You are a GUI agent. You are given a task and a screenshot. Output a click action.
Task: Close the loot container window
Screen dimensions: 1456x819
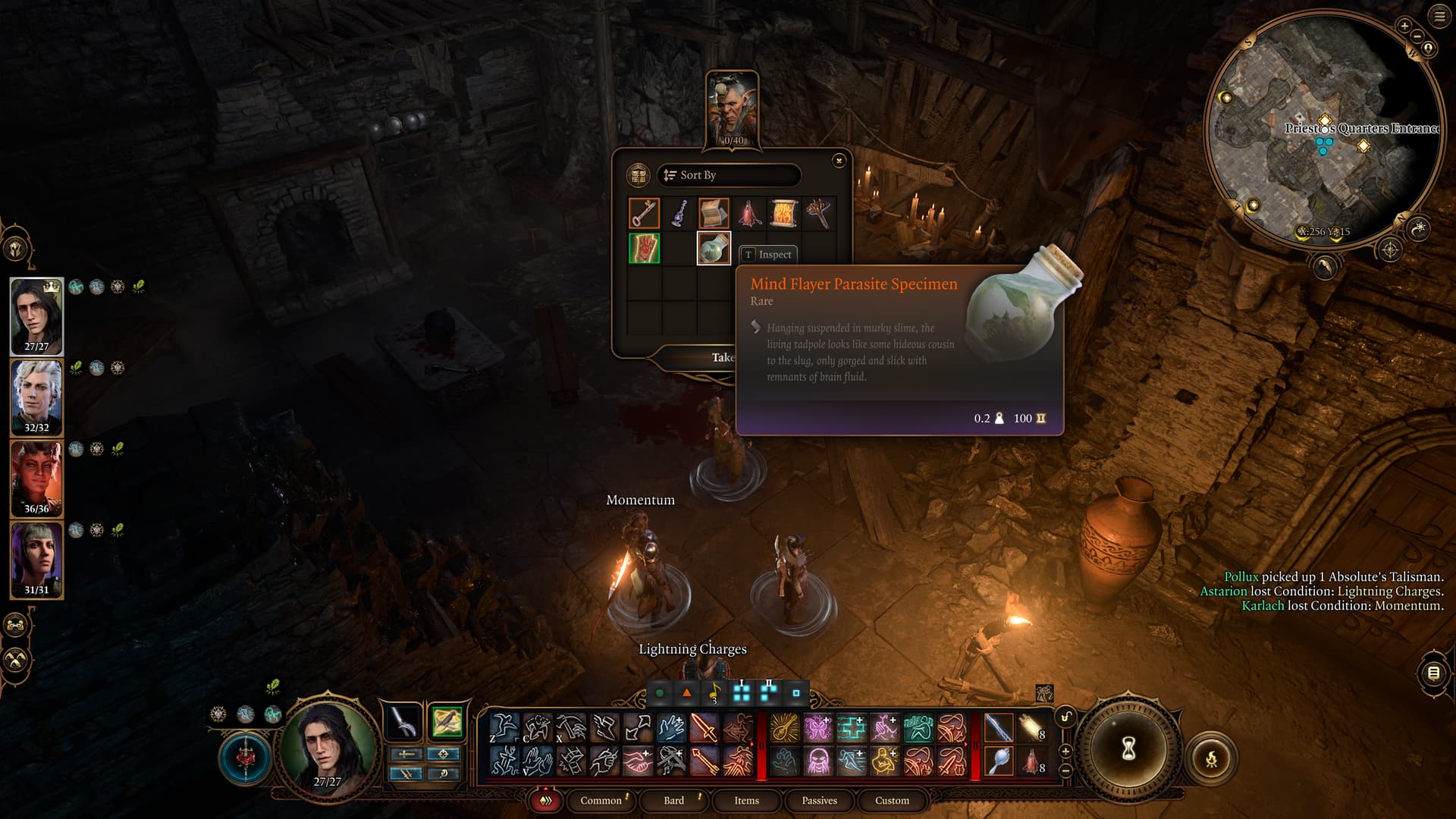tap(839, 160)
